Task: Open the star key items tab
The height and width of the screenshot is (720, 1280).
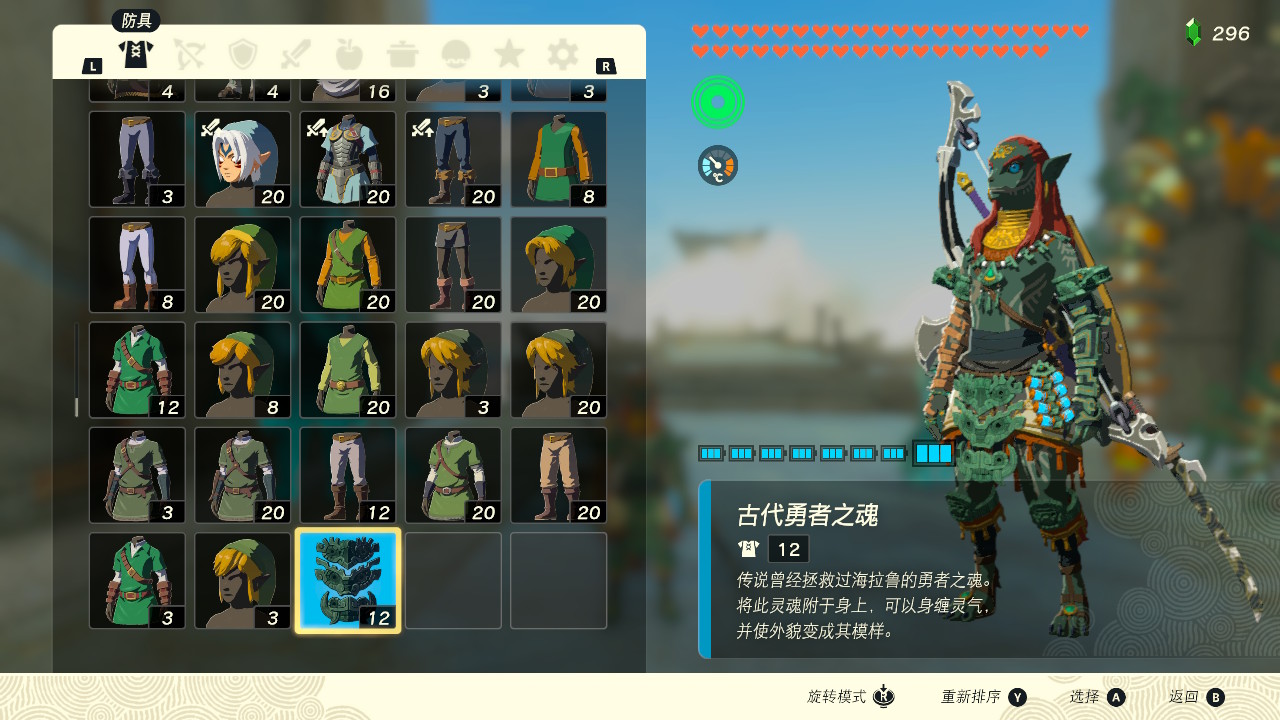Action: pos(509,53)
